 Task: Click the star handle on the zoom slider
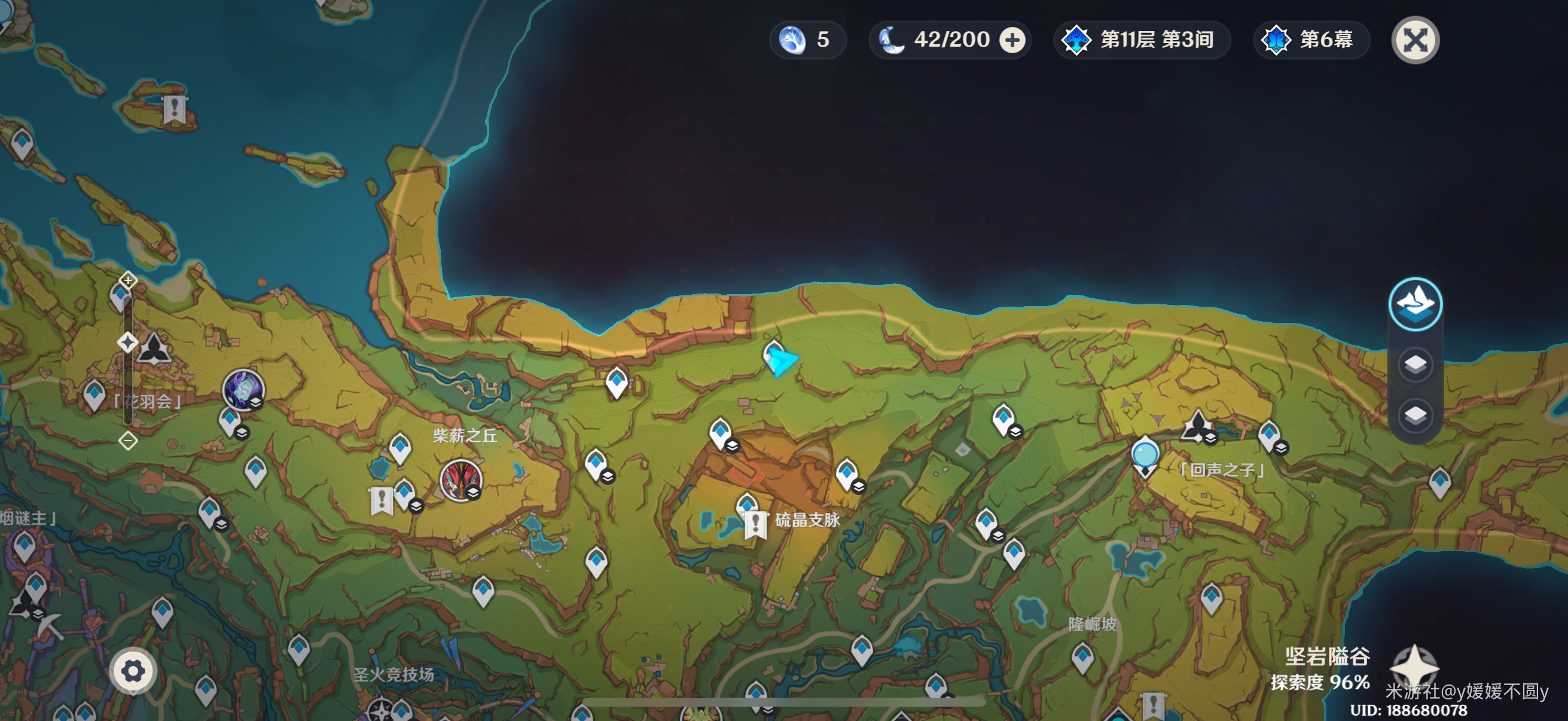tap(127, 343)
